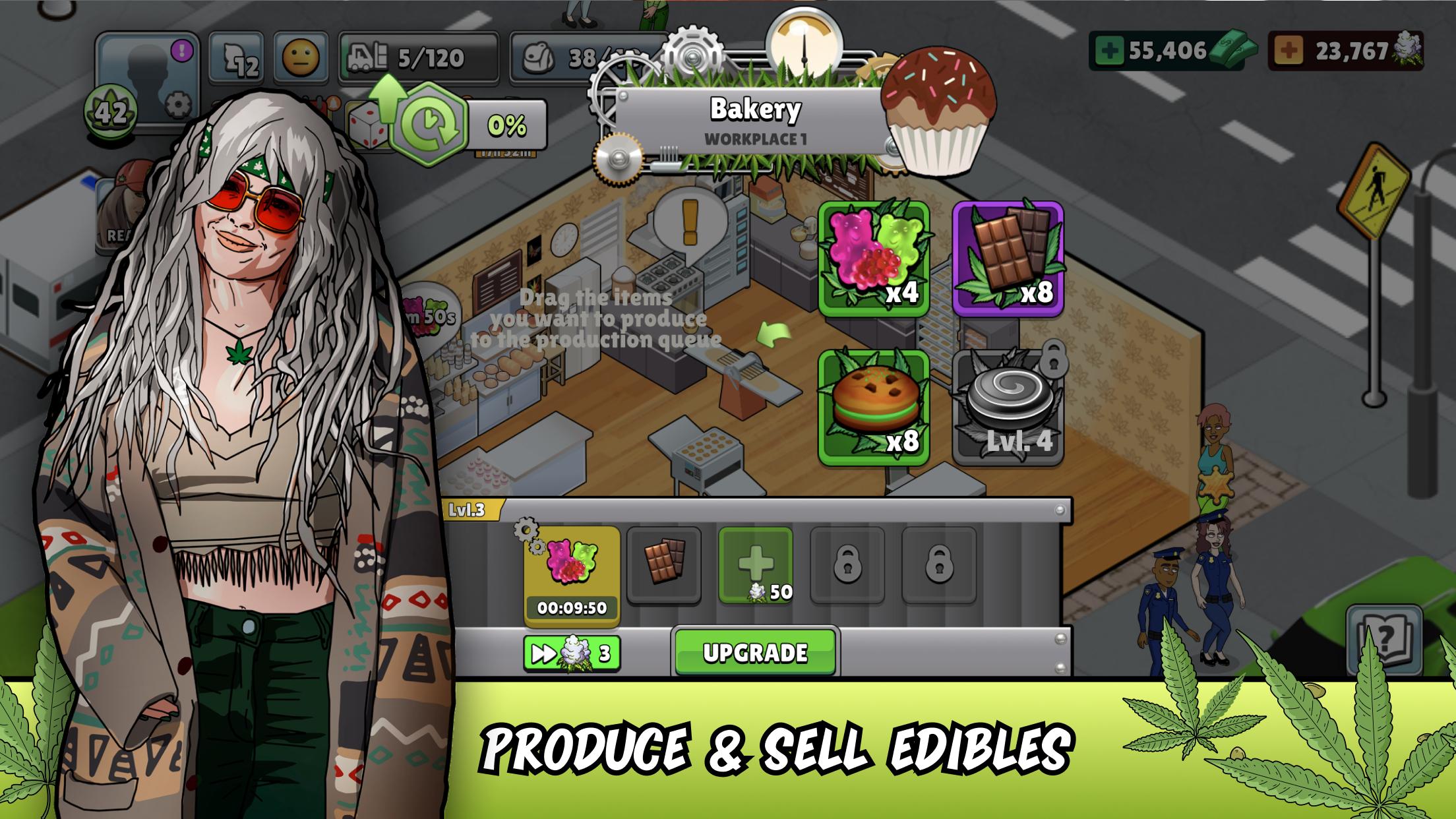Select the gummy bears queue slot with timer
This screenshot has width=1456, height=819.
click(572, 574)
